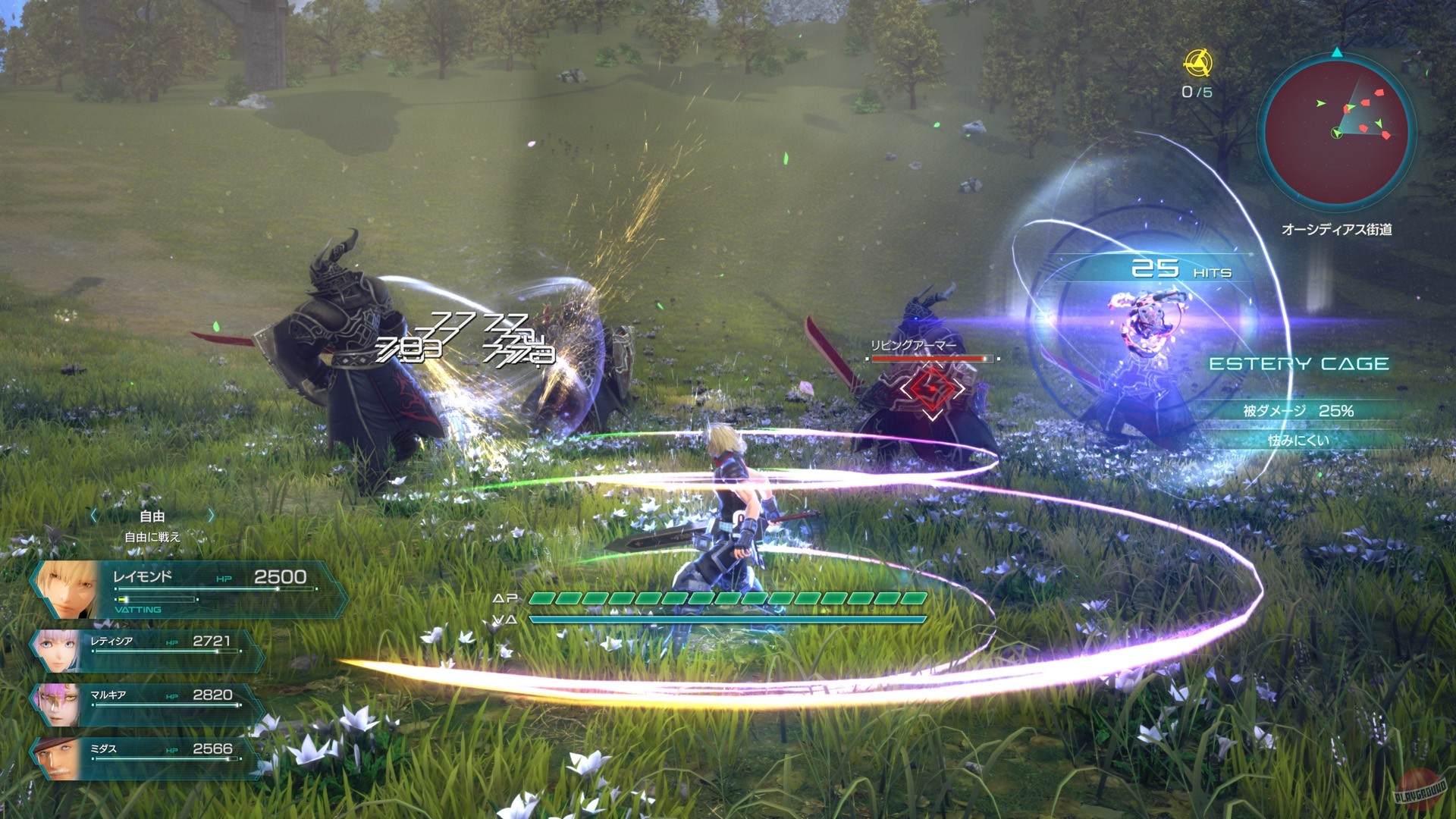Viewport: 1456px width, 819px height.
Task: Switch to previous tactic with left arrow
Action: pyautogui.click(x=93, y=516)
